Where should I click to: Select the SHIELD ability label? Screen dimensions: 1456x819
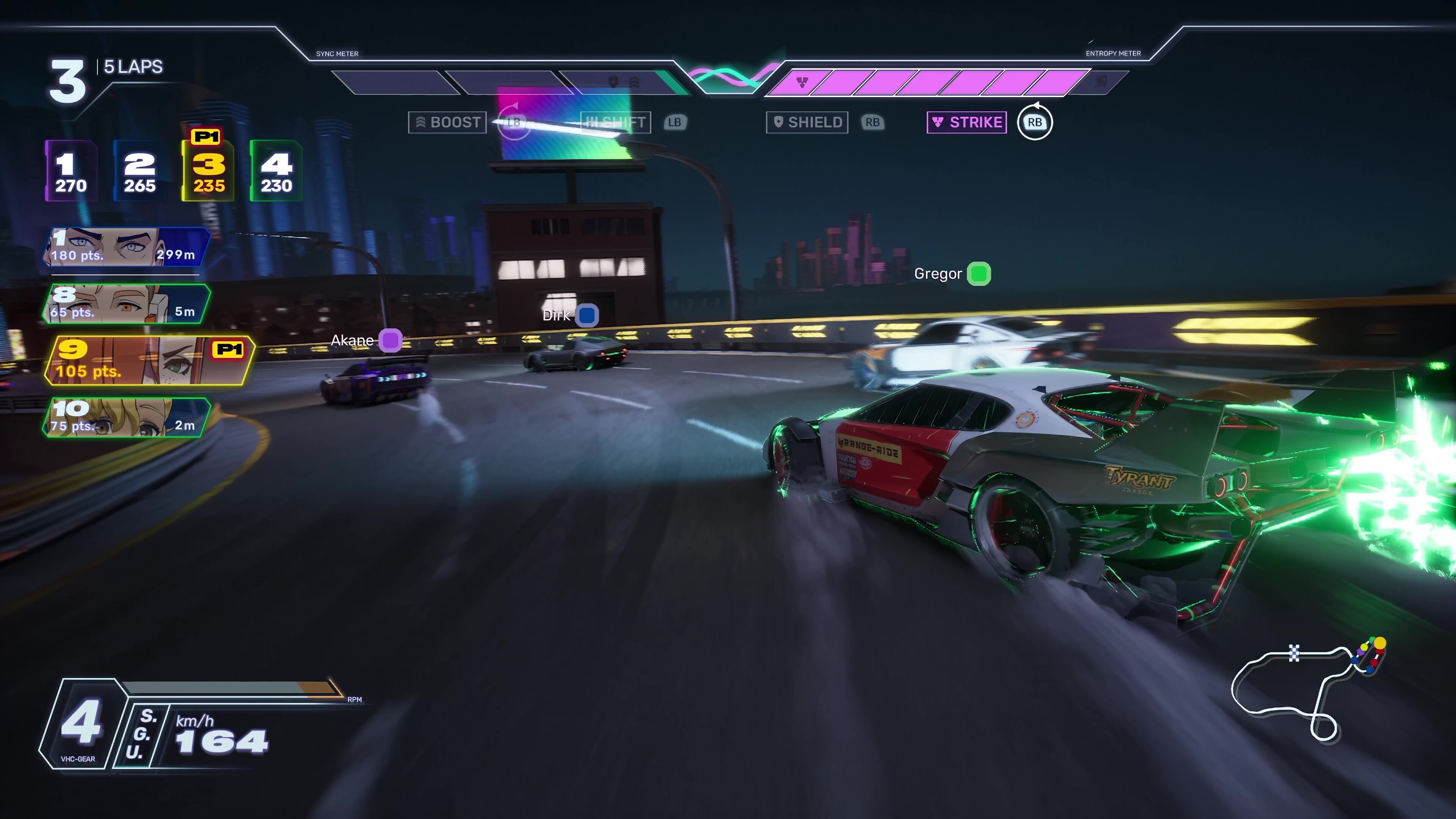coord(806,122)
